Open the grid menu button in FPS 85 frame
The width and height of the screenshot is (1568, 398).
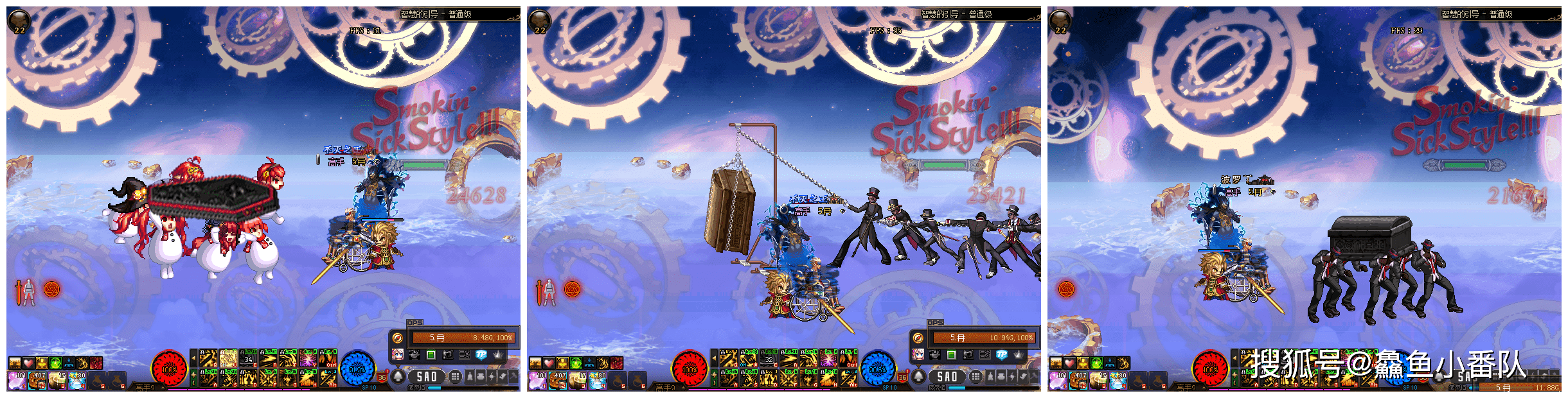tap(976, 376)
